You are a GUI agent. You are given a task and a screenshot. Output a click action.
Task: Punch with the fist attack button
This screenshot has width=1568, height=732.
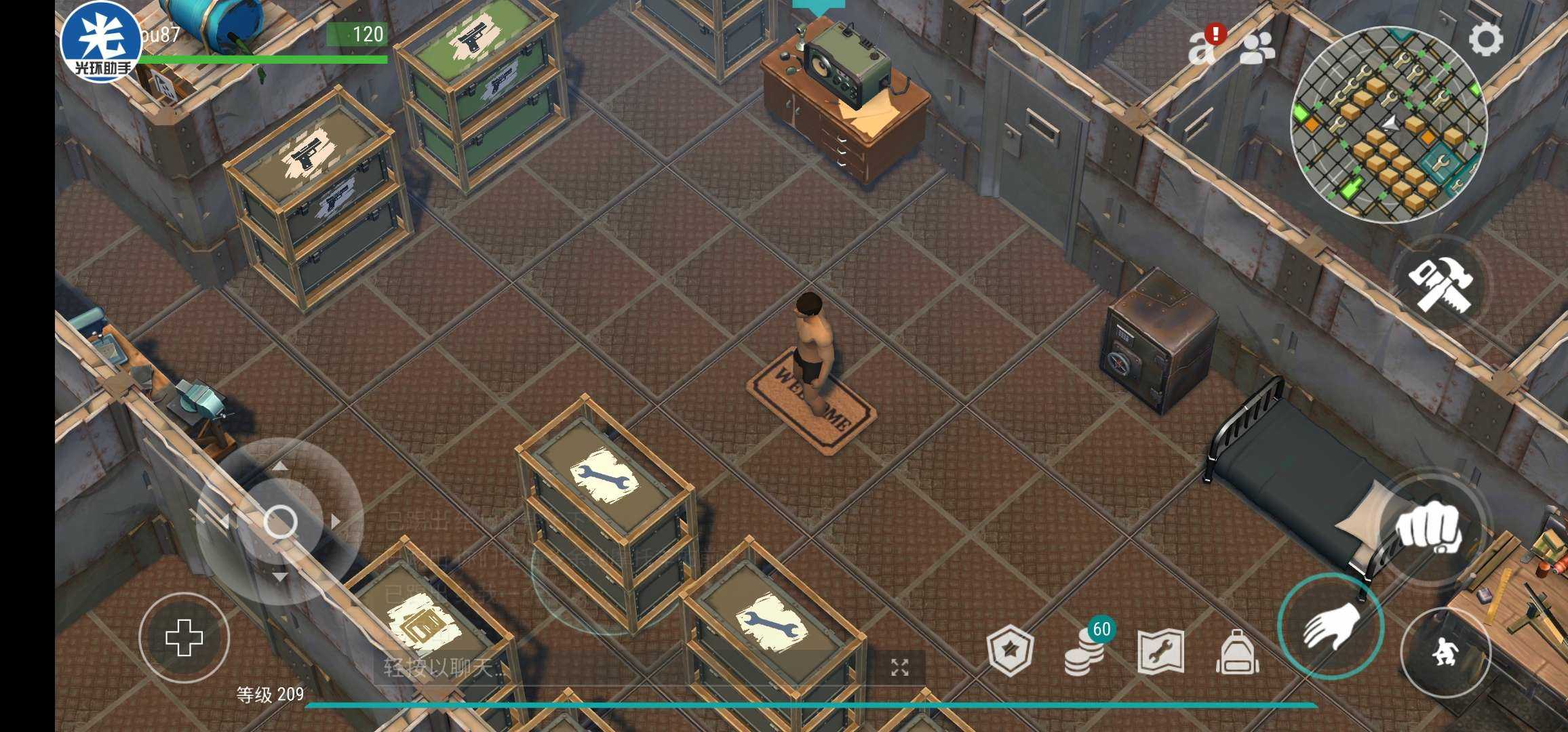[x=1428, y=527]
